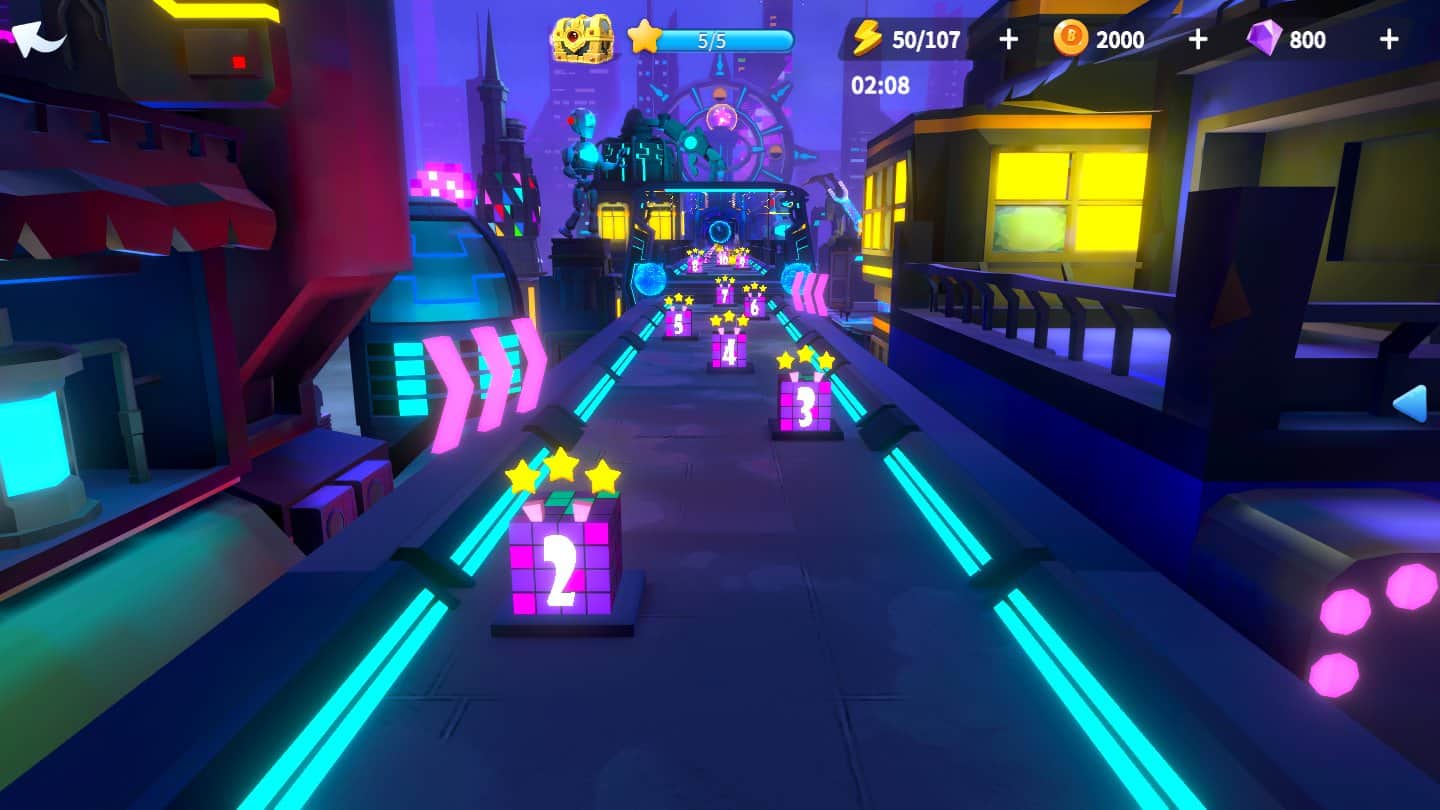
Task: Open the golden treasure chest reward
Action: click(x=581, y=40)
